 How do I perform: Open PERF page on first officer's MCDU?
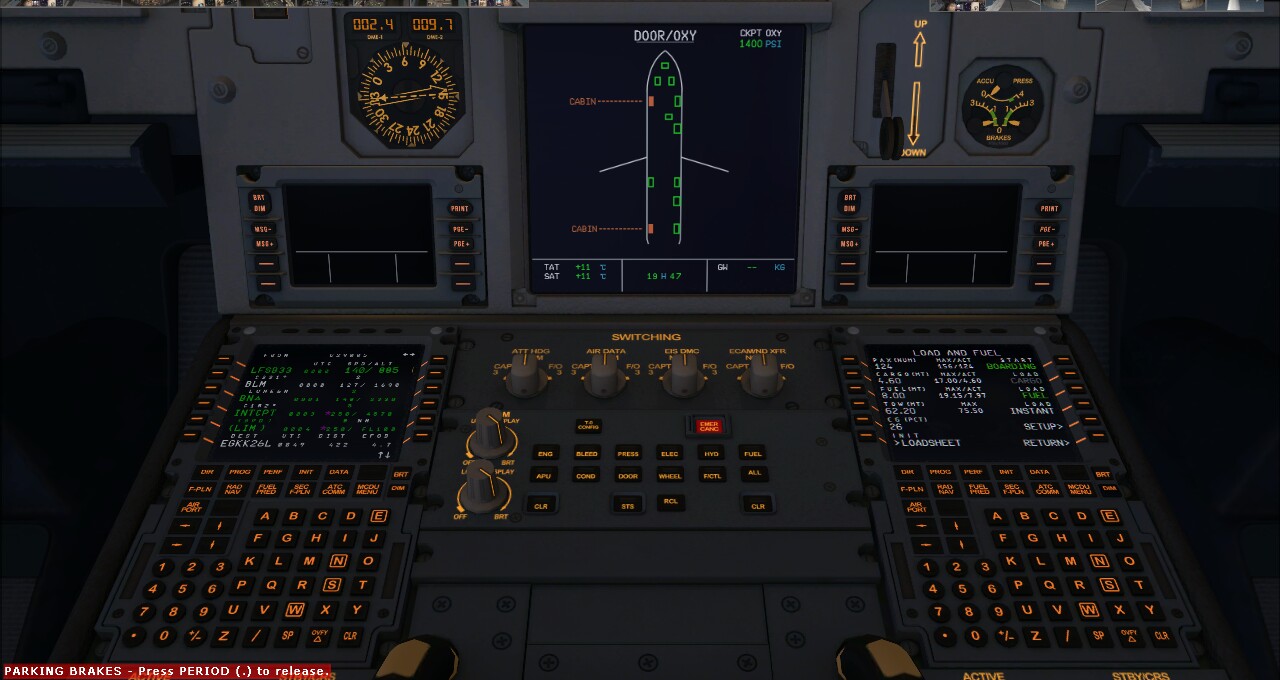[973, 472]
